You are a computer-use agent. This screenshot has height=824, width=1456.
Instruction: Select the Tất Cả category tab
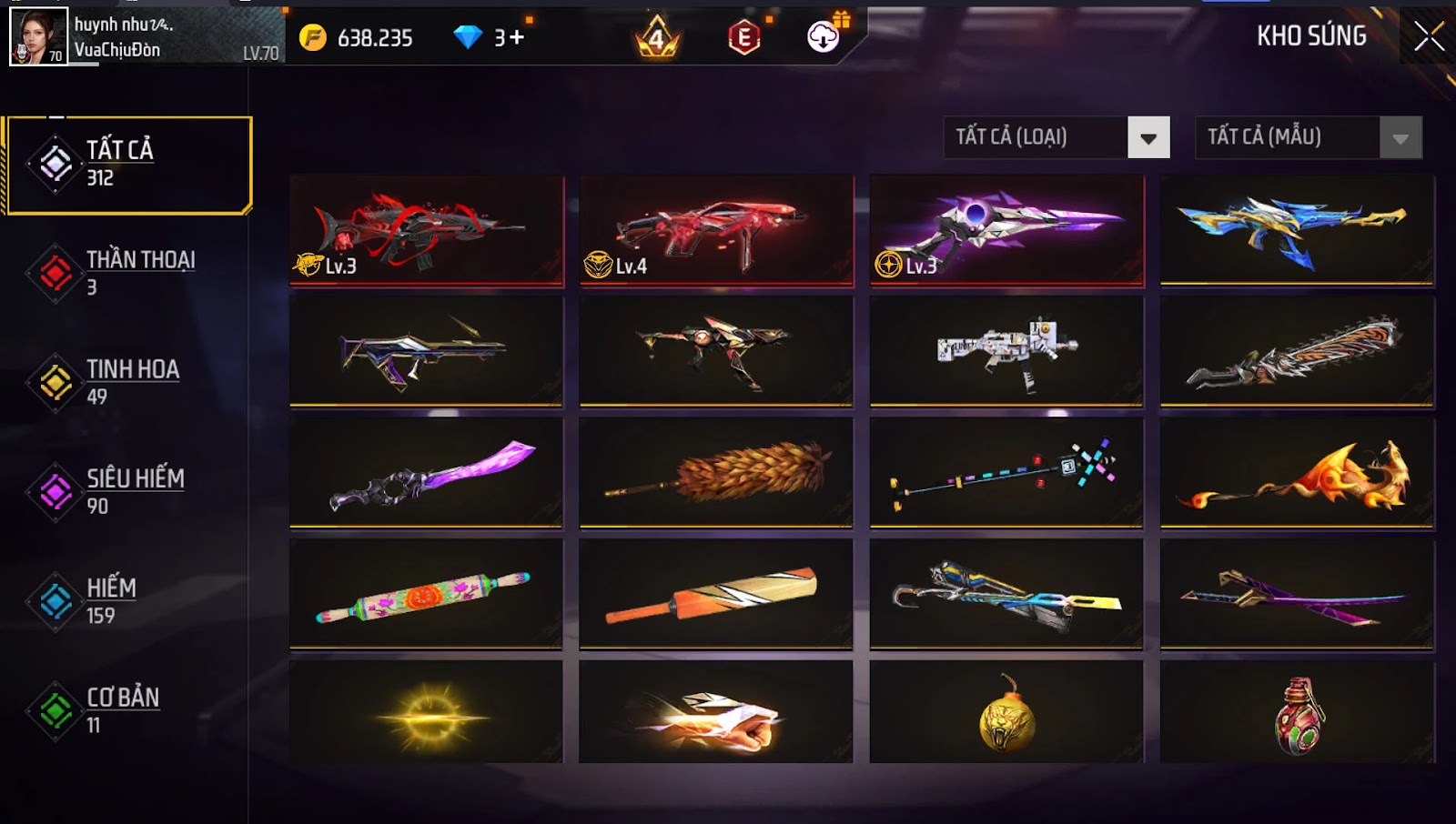(128, 165)
